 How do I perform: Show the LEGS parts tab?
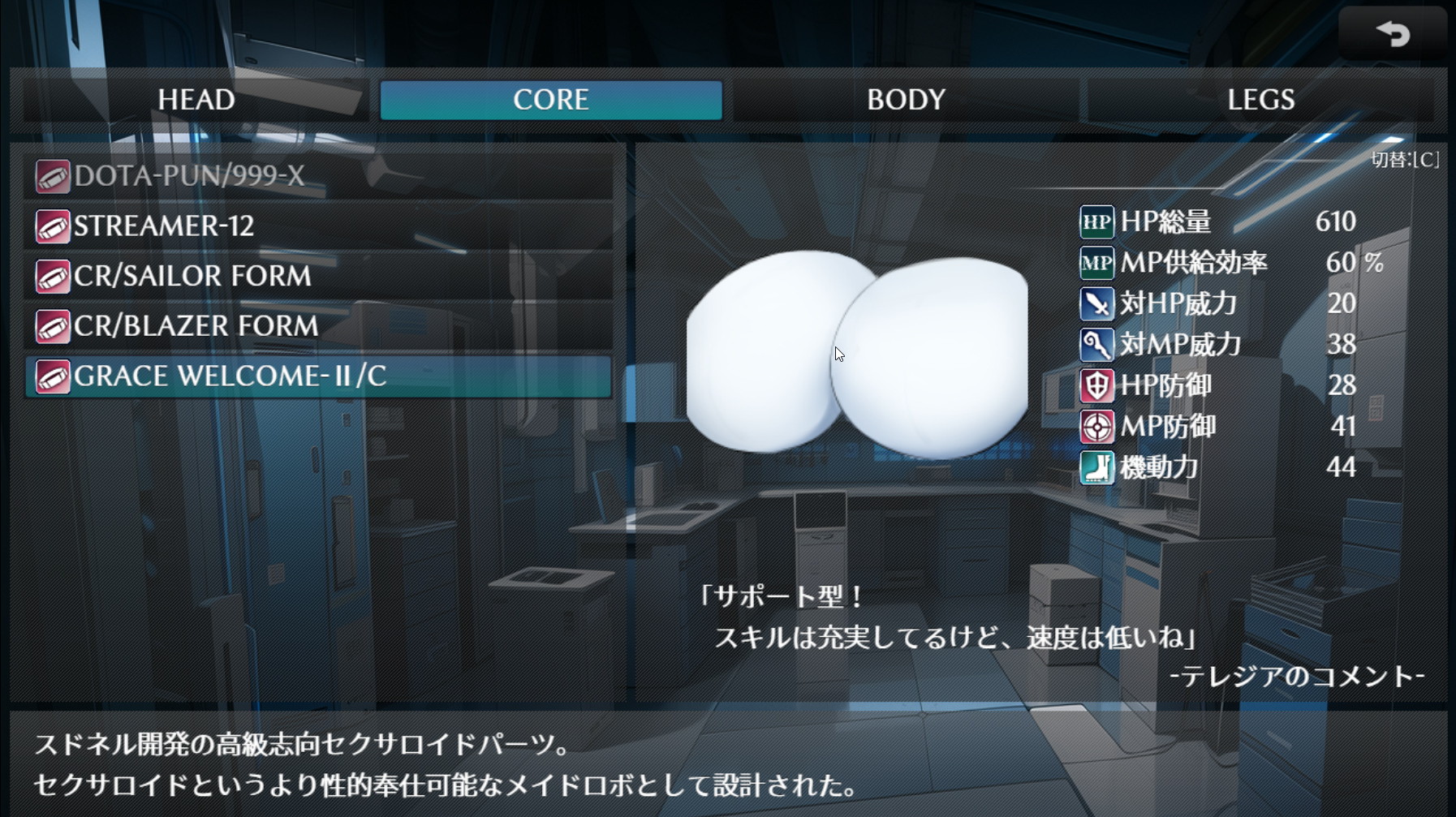[1260, 100]
